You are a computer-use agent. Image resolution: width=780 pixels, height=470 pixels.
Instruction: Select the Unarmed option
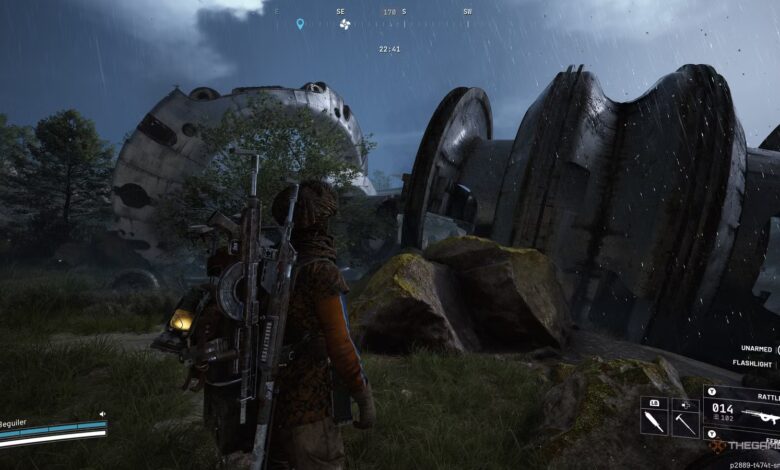[x=755, y=349]
